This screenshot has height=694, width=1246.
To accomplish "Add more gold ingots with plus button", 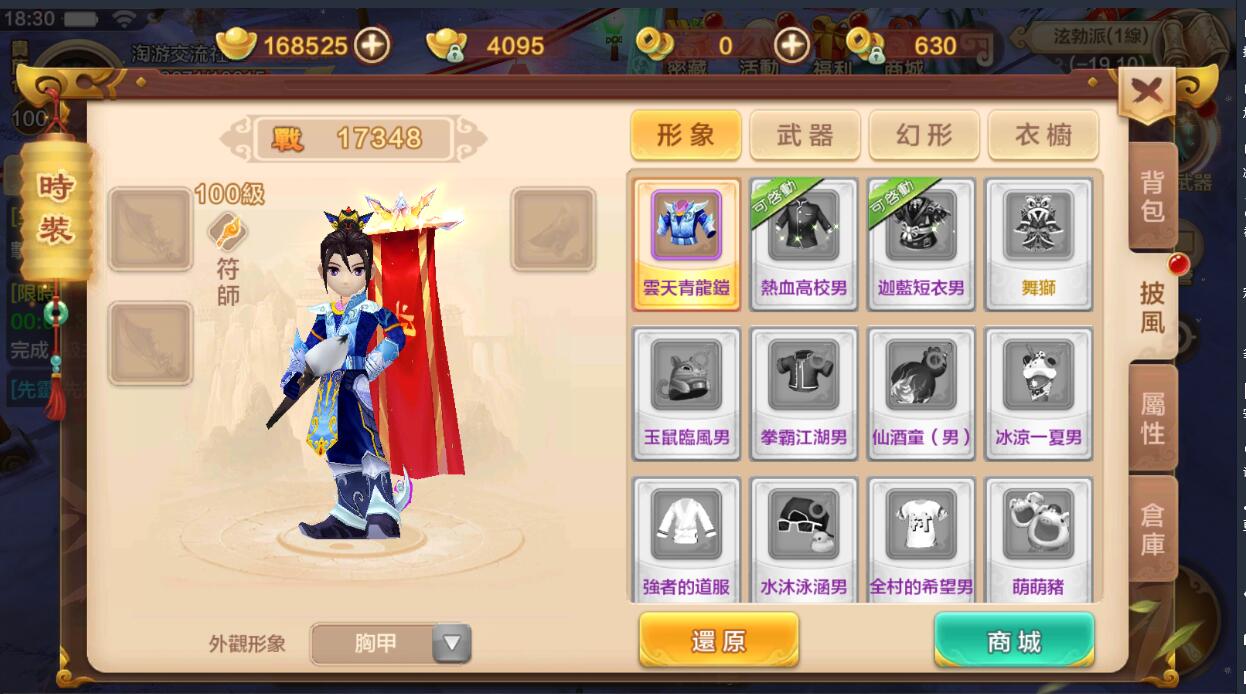I will pos(372,45).
